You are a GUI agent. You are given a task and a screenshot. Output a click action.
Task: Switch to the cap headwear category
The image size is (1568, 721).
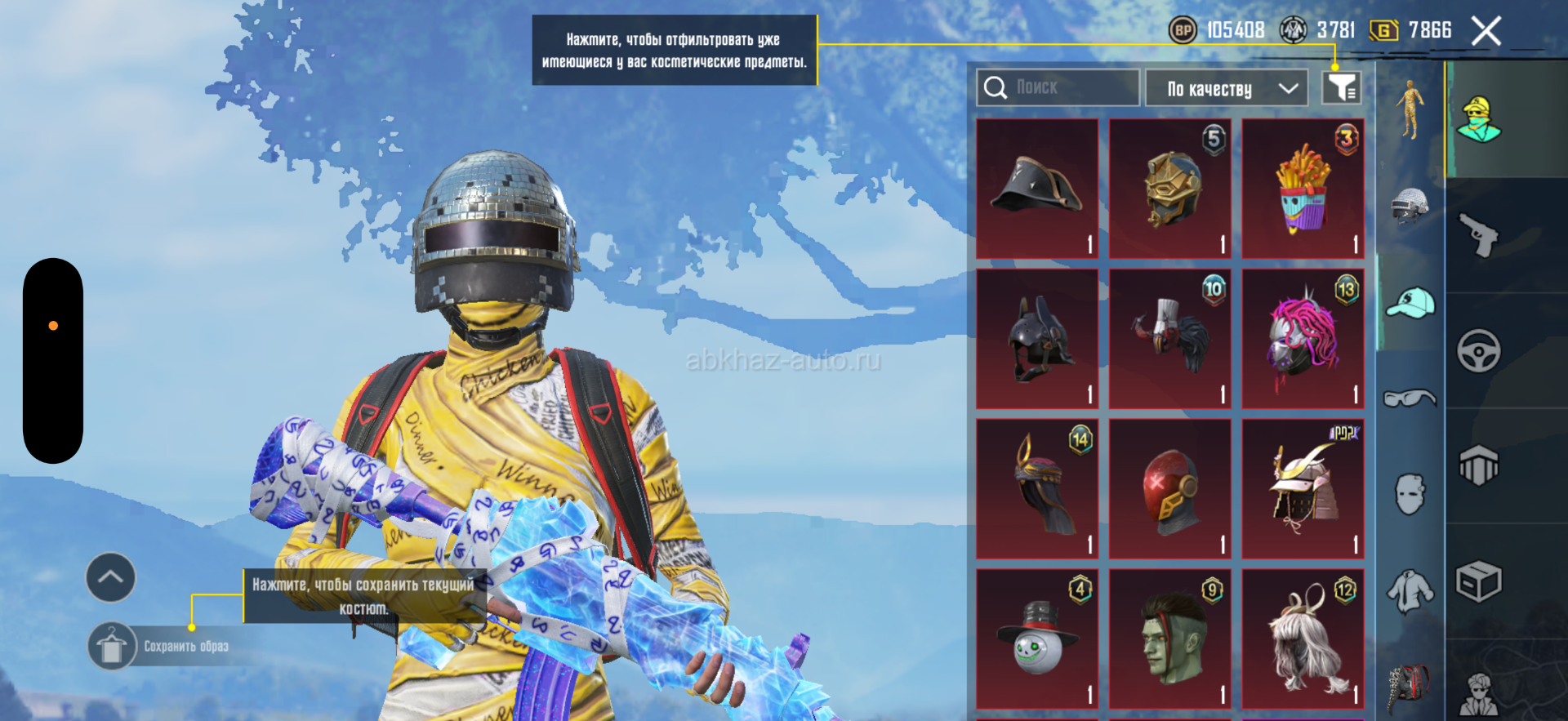[x=1410, y=303]
